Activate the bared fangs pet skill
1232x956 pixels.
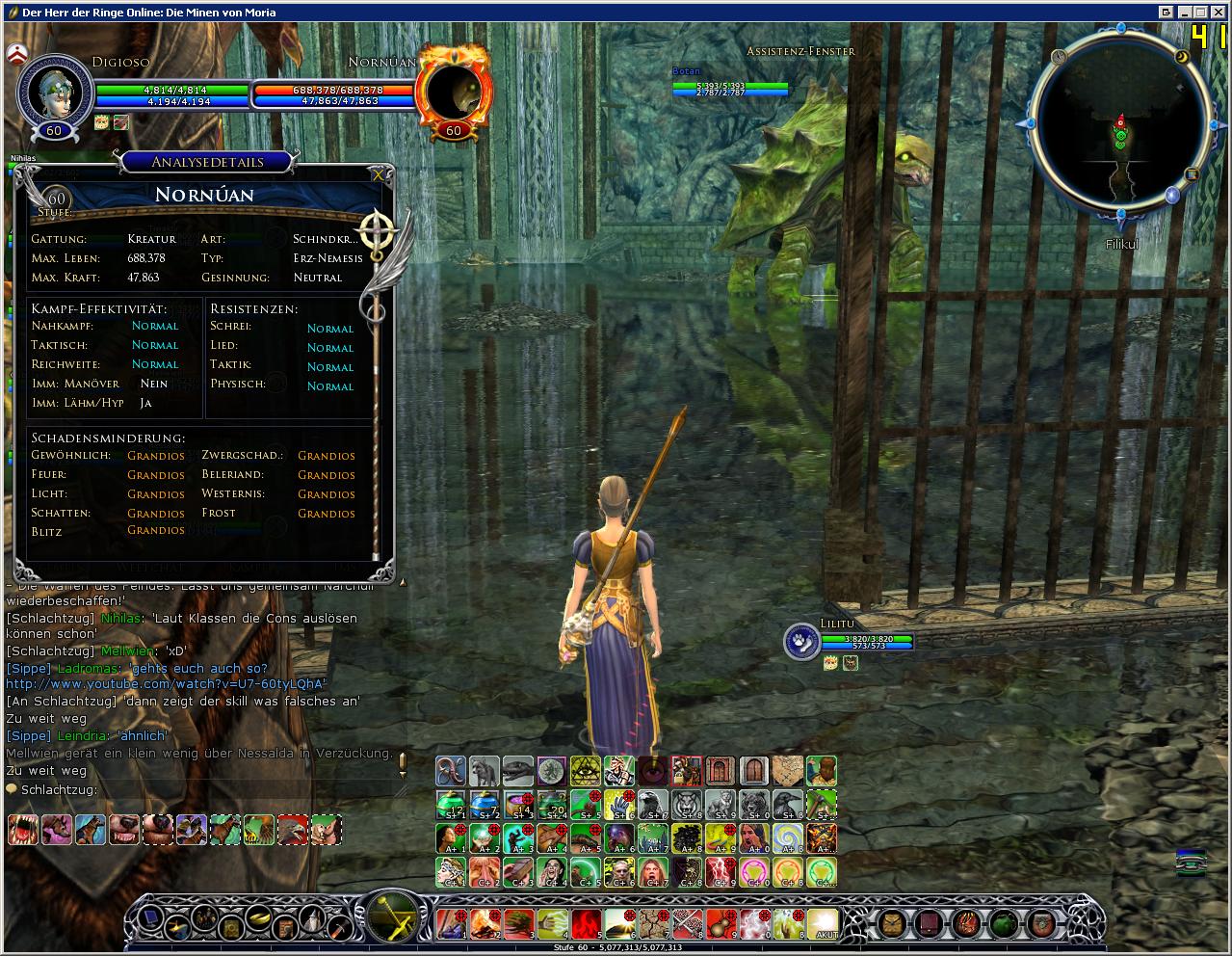(23, 829)
